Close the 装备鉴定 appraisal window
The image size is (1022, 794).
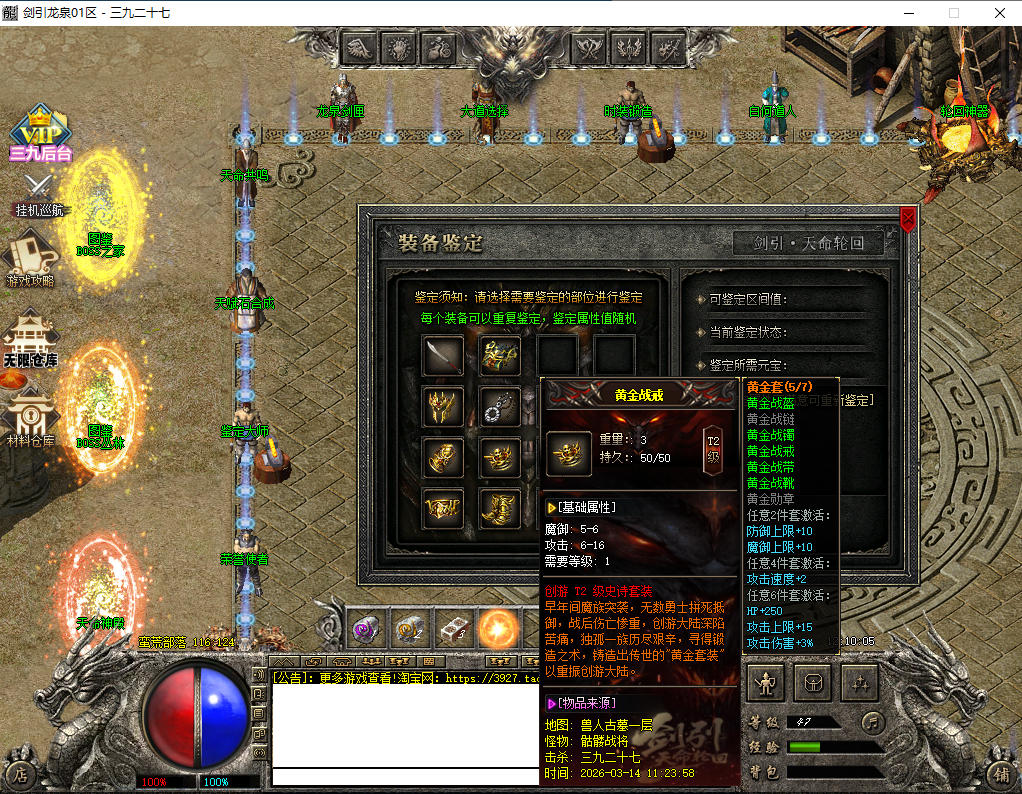(x=907, y=218)
